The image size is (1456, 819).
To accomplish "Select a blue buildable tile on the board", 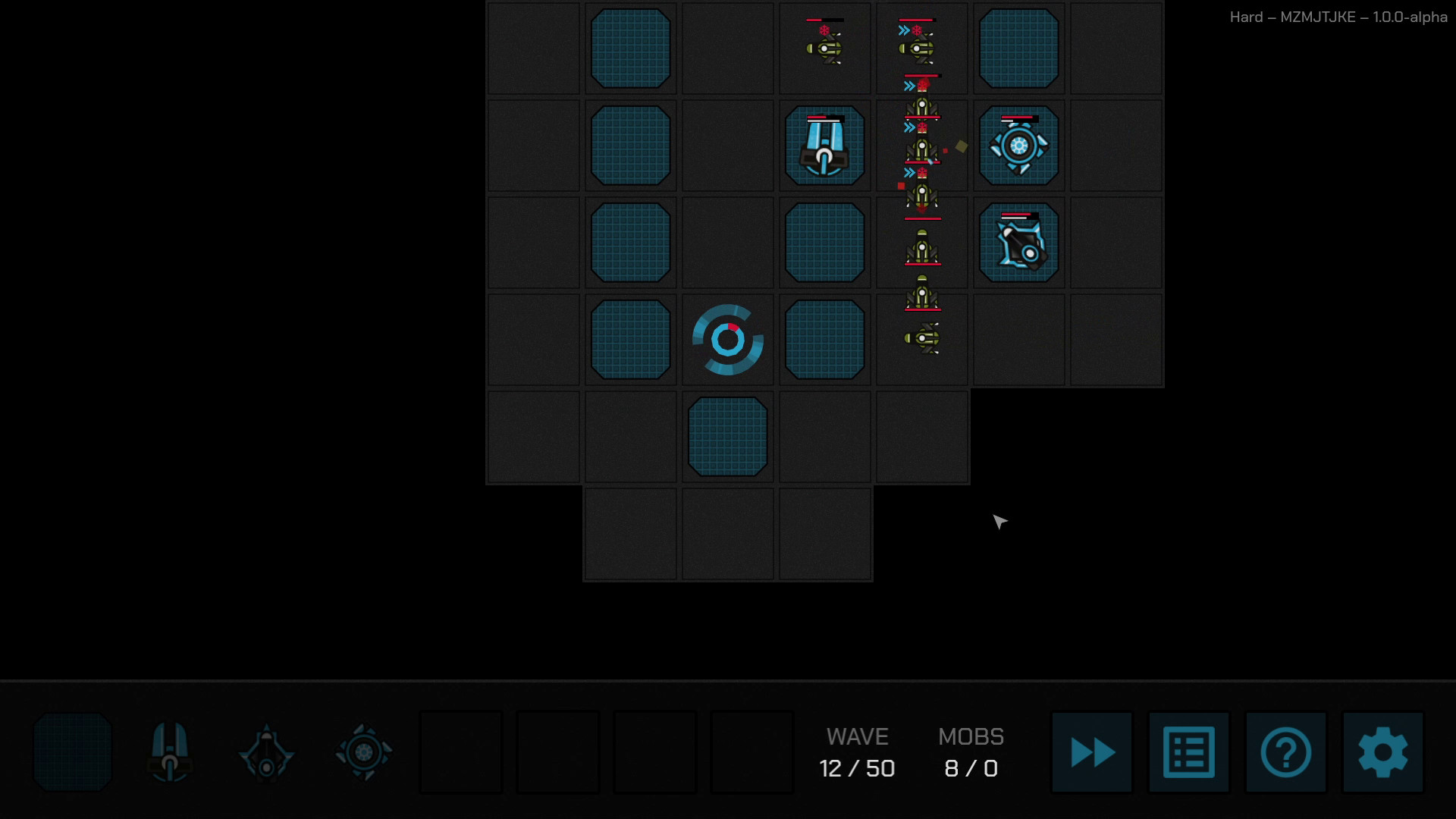I will tap(630, 48).
